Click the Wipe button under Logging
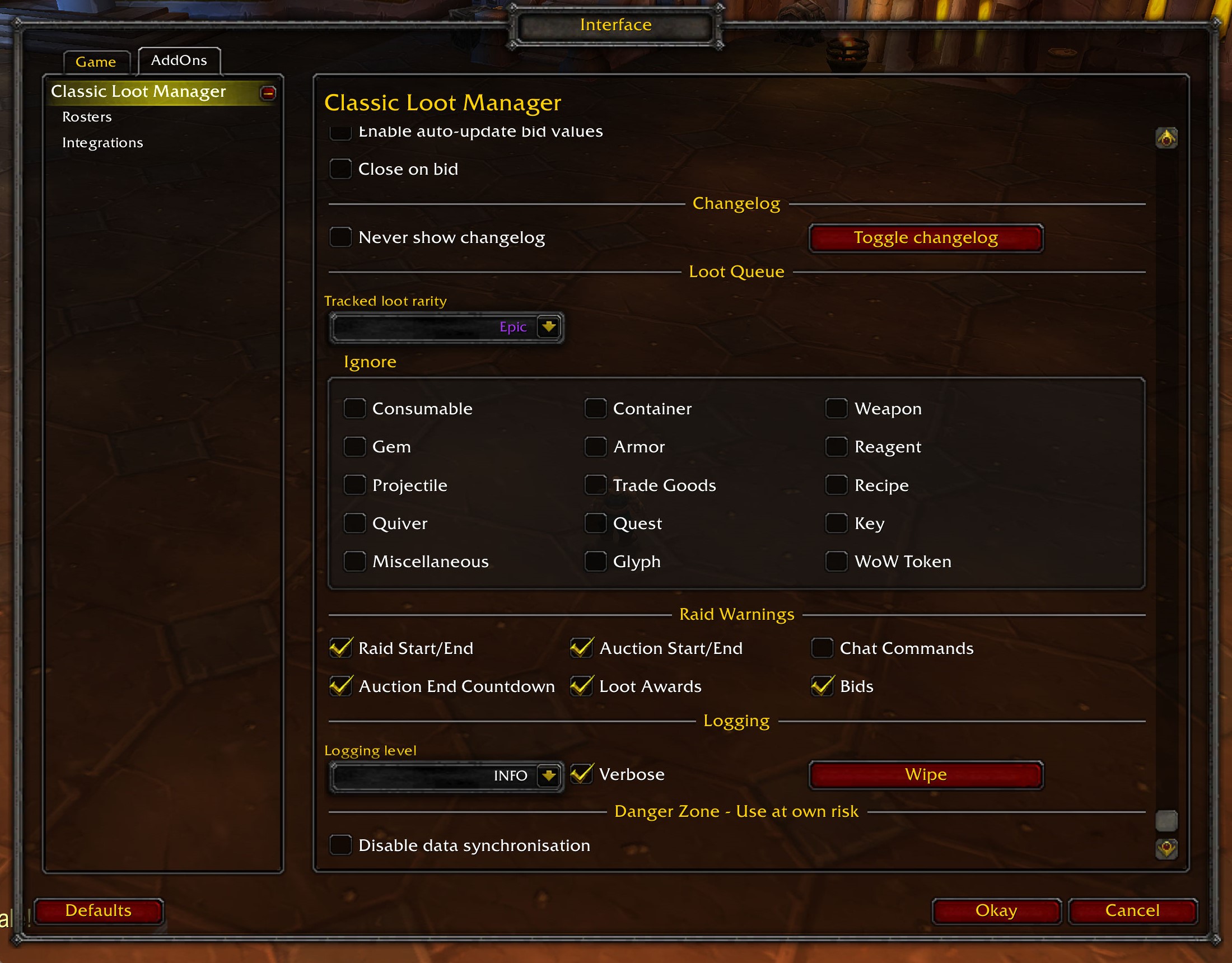This screenshot has height=963, width=1232. [925, 774]
